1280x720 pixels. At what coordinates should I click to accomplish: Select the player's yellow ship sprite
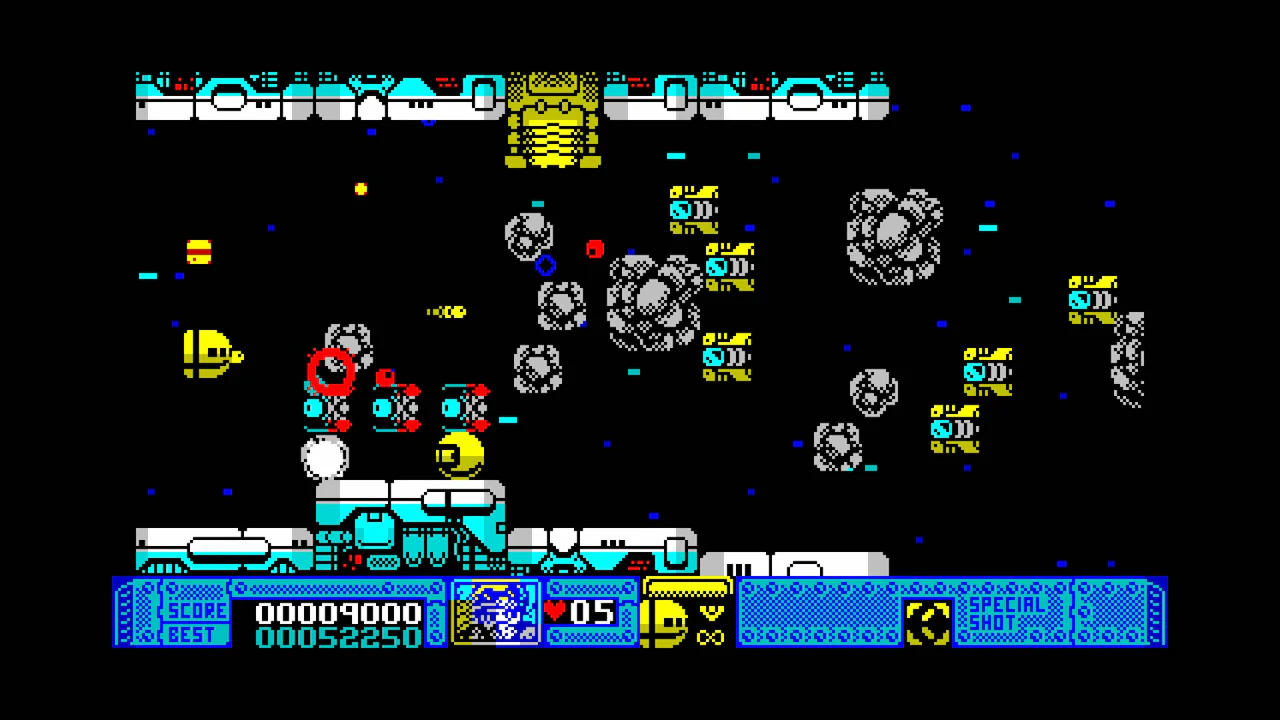(210, 355)
